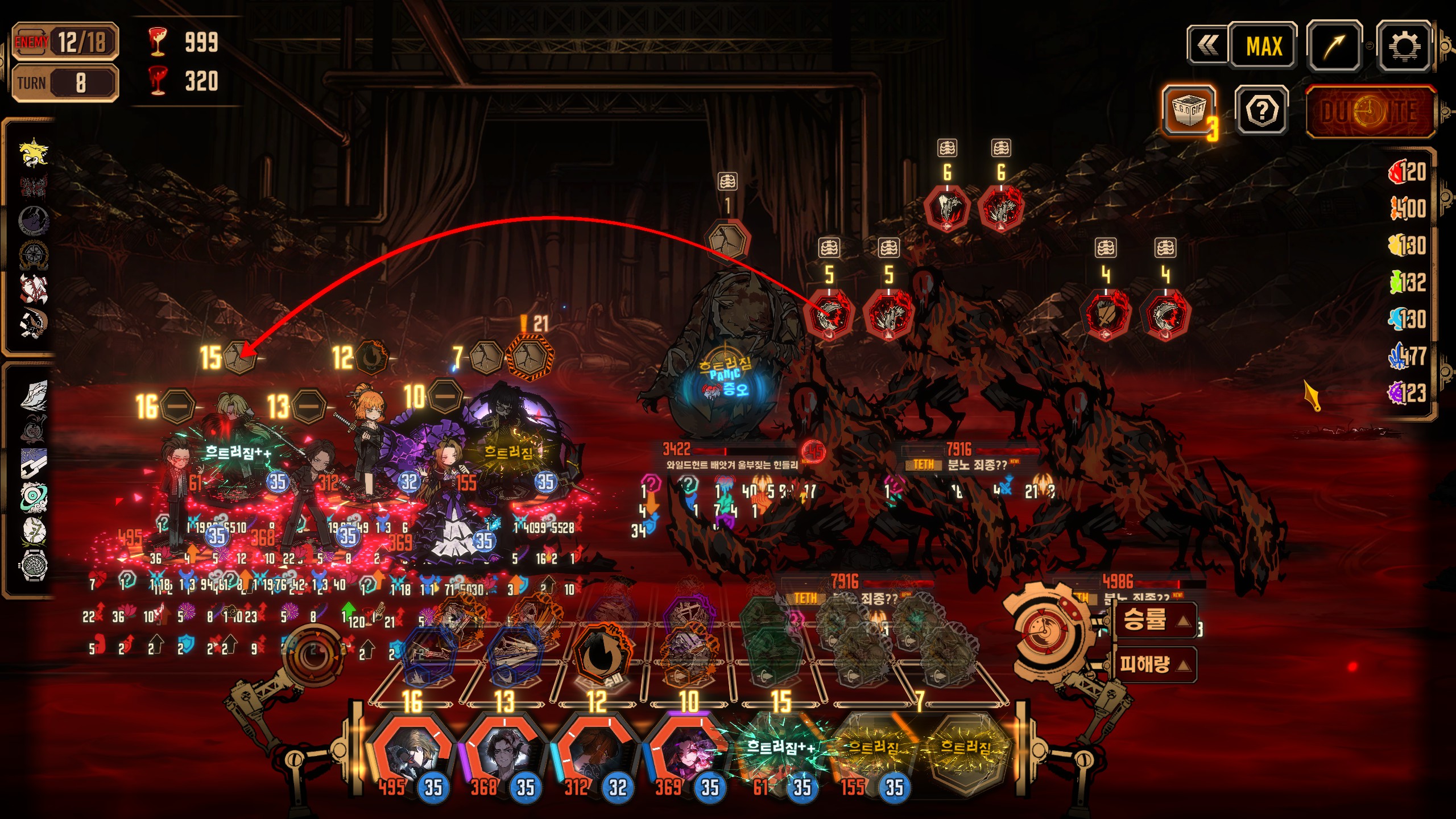Viewport: 1456px width, 819px height.
Task: Open the E.G.O Gift box
Action: 1188,110
